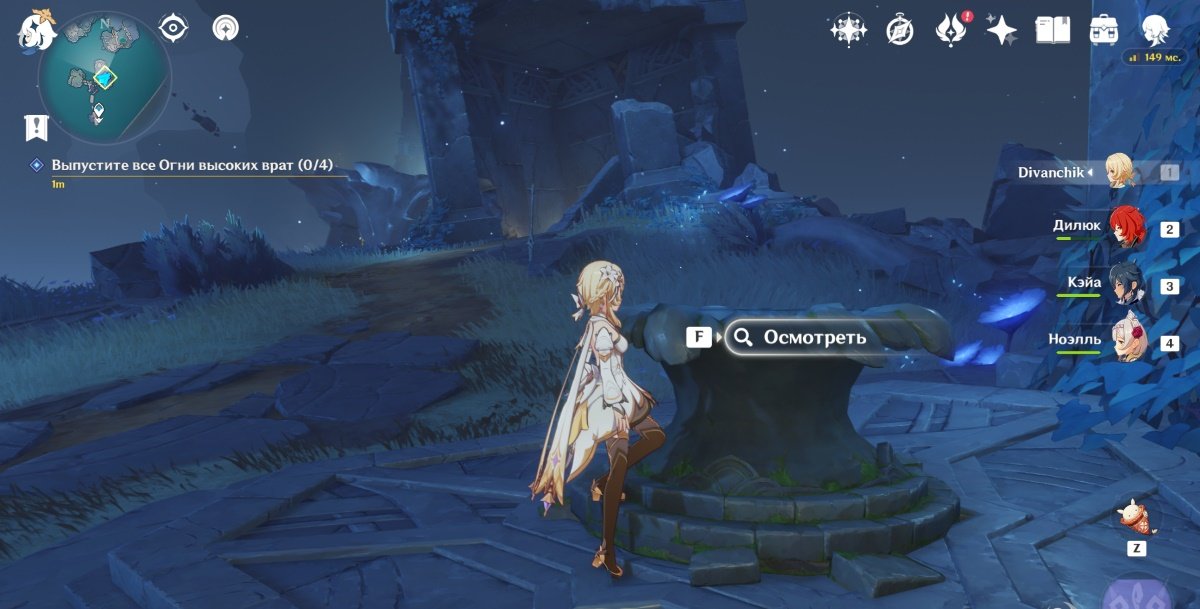1200x609 pixels.
Task: Switch to party member Ноэлль
Action: (x=1122, y=342)
